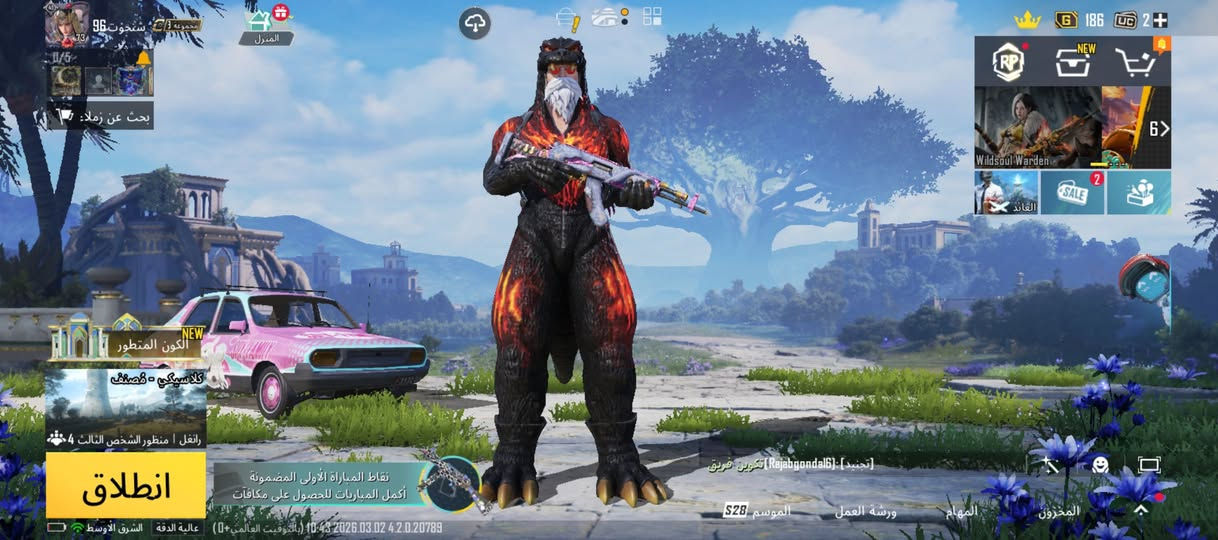Open the الموسم season tab
The image size is (1218, 540).
[x=758, y=511]
